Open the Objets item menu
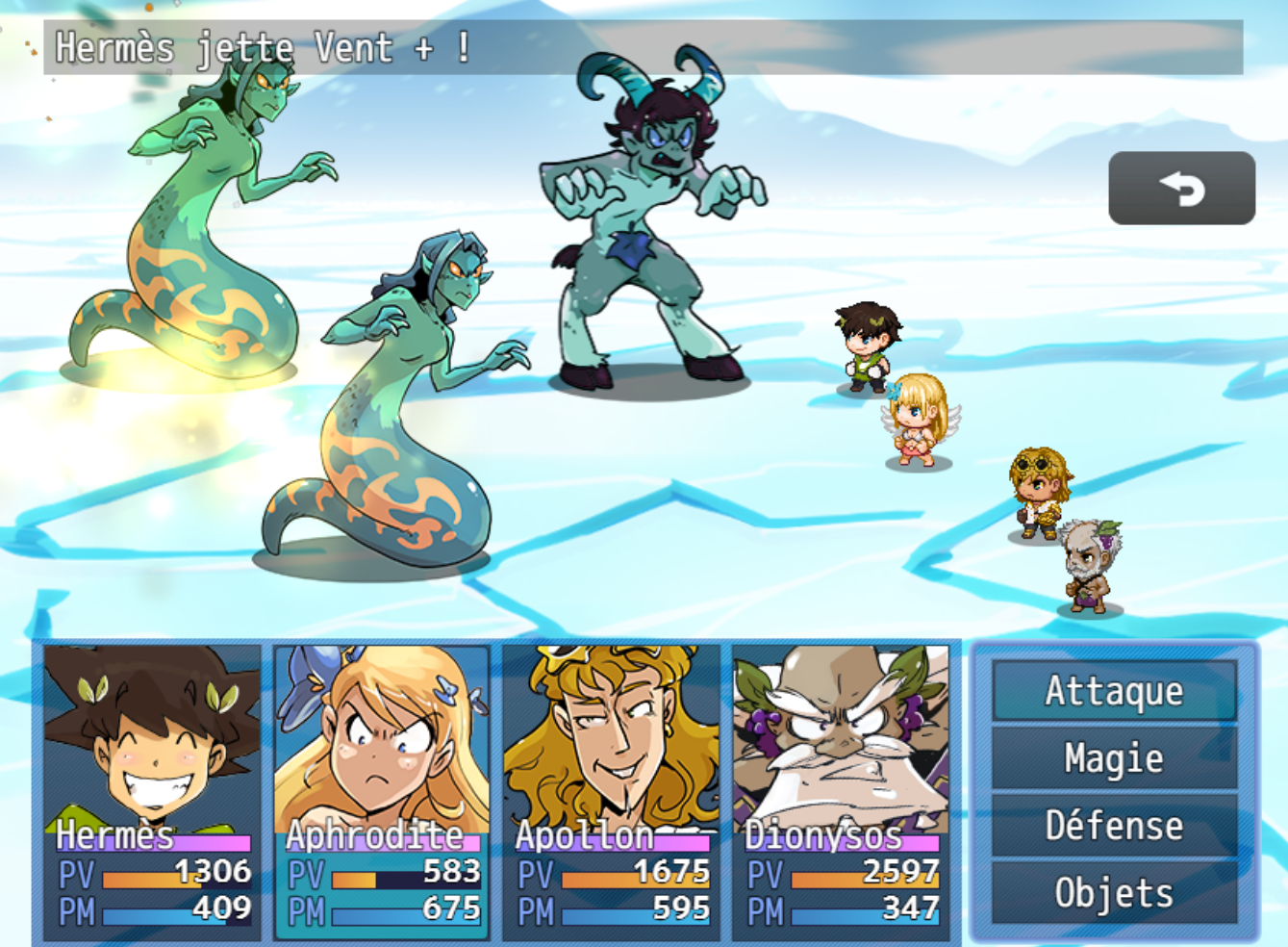1288x947 pixels. click(1114, 893)
